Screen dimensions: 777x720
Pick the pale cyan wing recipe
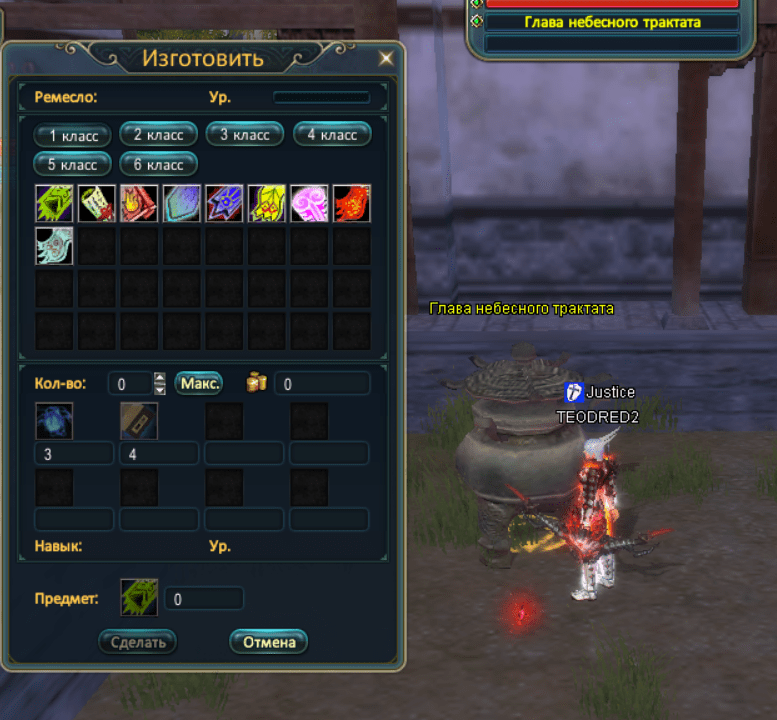click(x=54, y=246)
